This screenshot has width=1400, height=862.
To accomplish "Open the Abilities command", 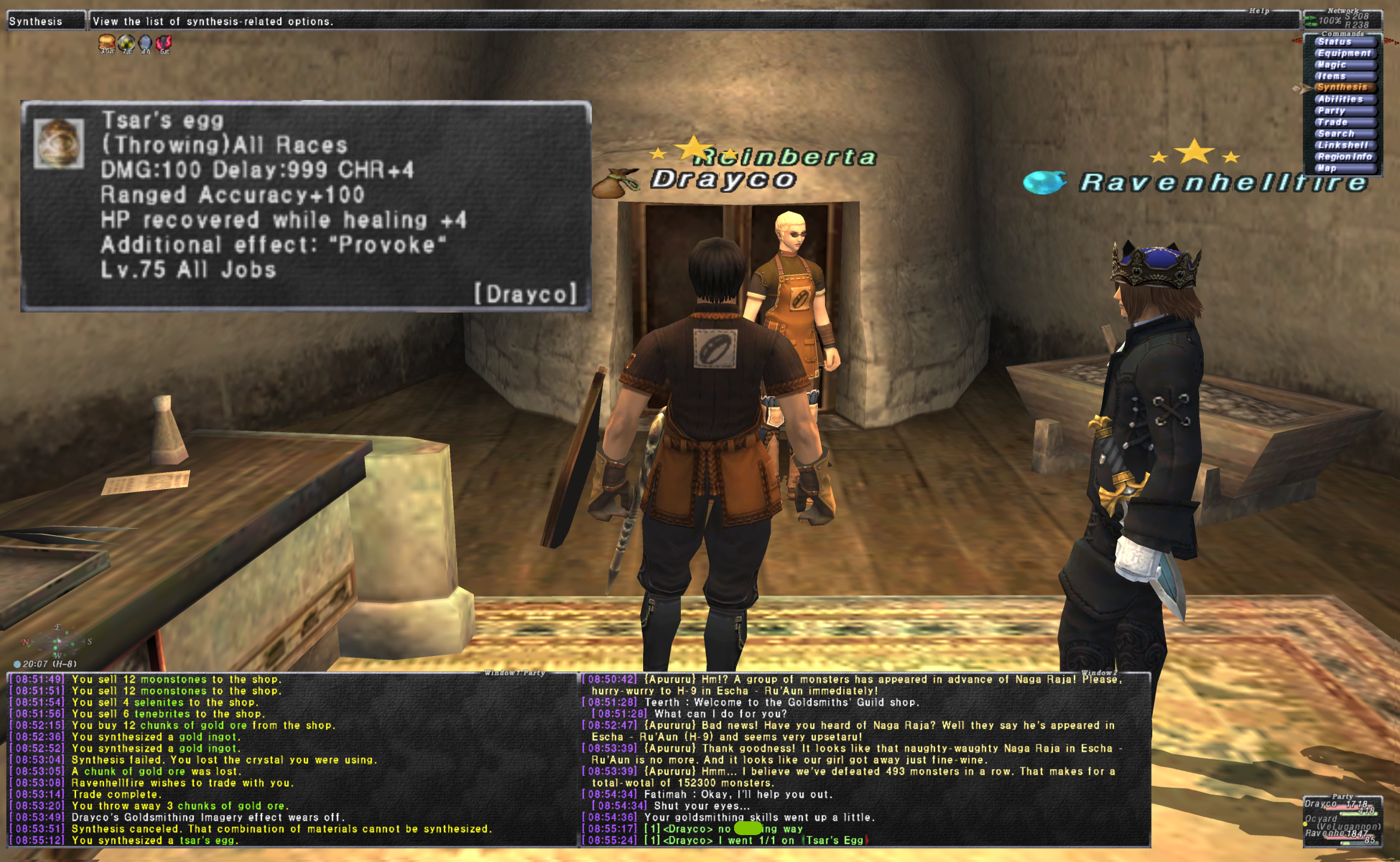I will [1343, 99].
